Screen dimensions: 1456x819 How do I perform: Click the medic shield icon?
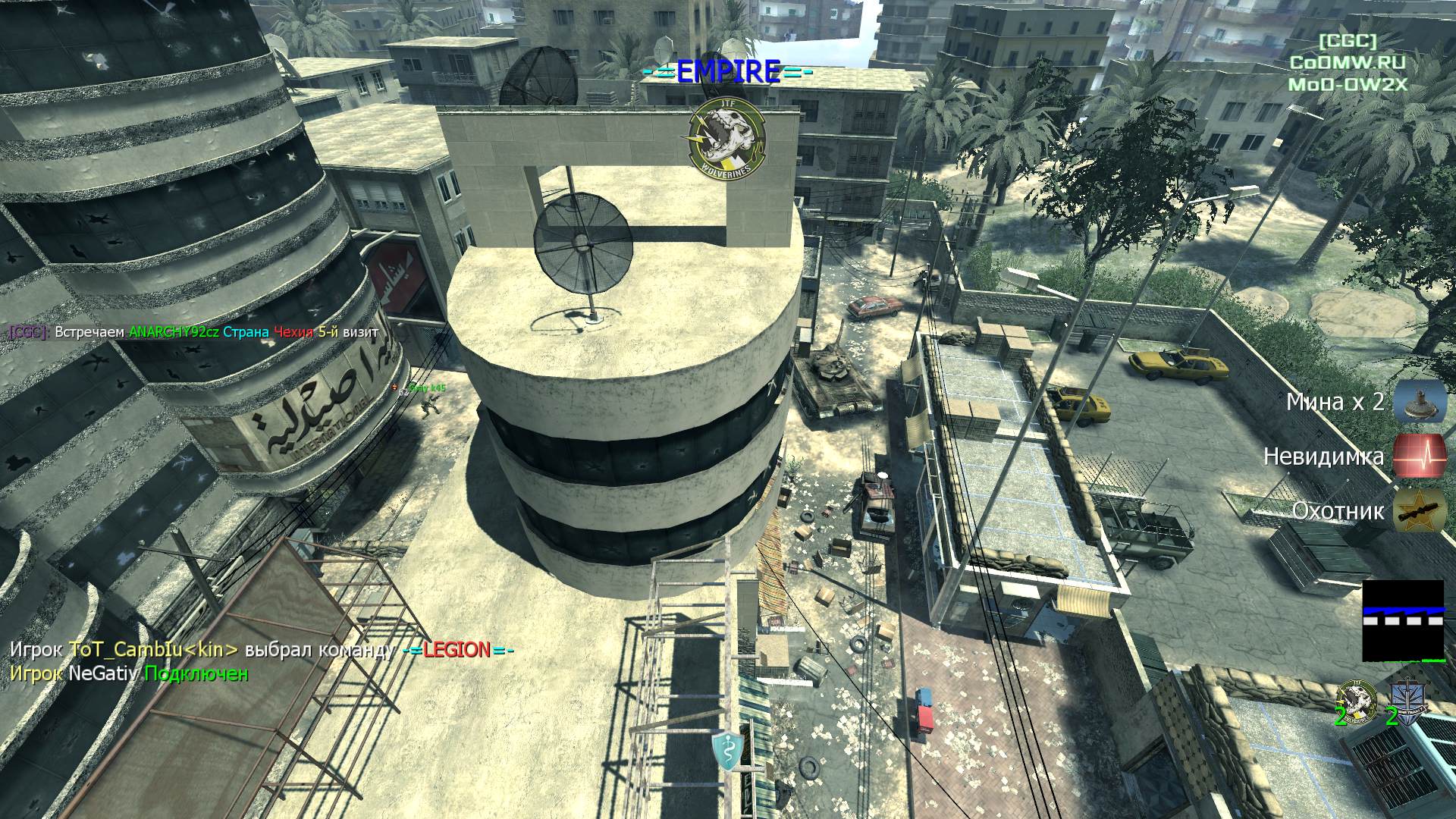pyautogui.click(x=726, y=751)
